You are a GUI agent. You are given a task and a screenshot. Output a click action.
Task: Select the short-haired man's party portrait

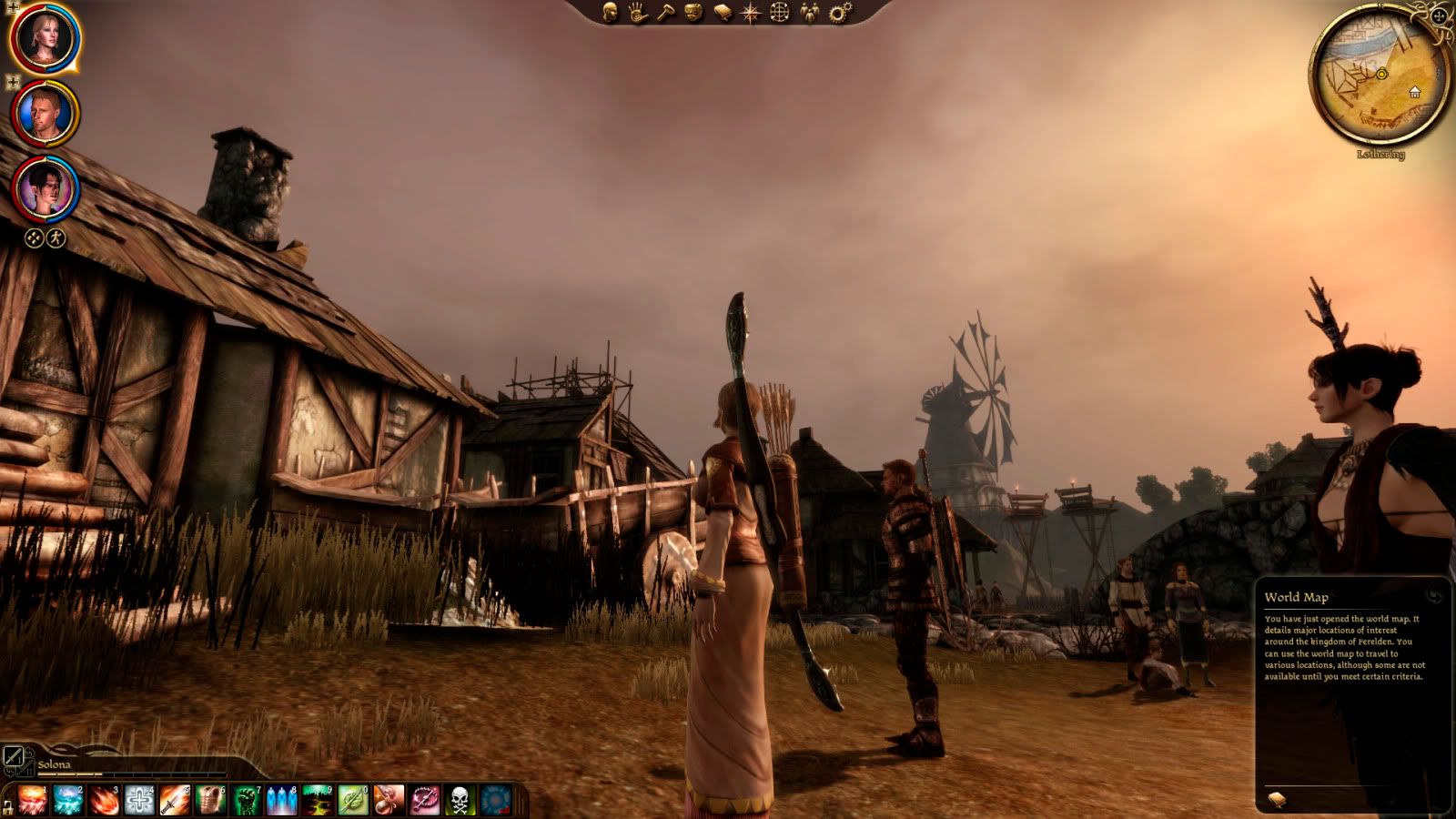click(x=45, y=114)
